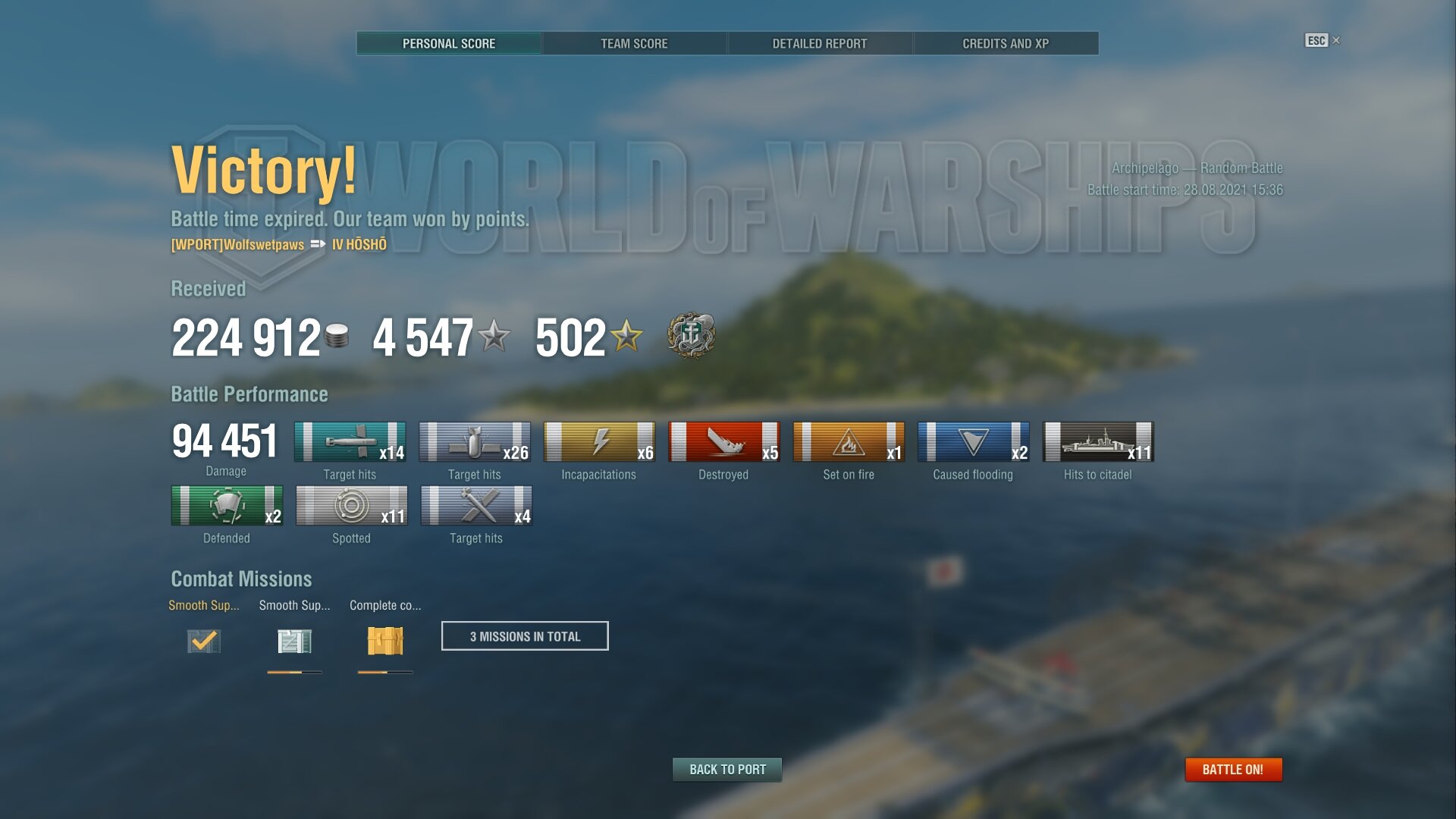This screenshot has height=819, width=1456.
Task: Select the Set on fire ribbon
Action: tap(849, 442)
